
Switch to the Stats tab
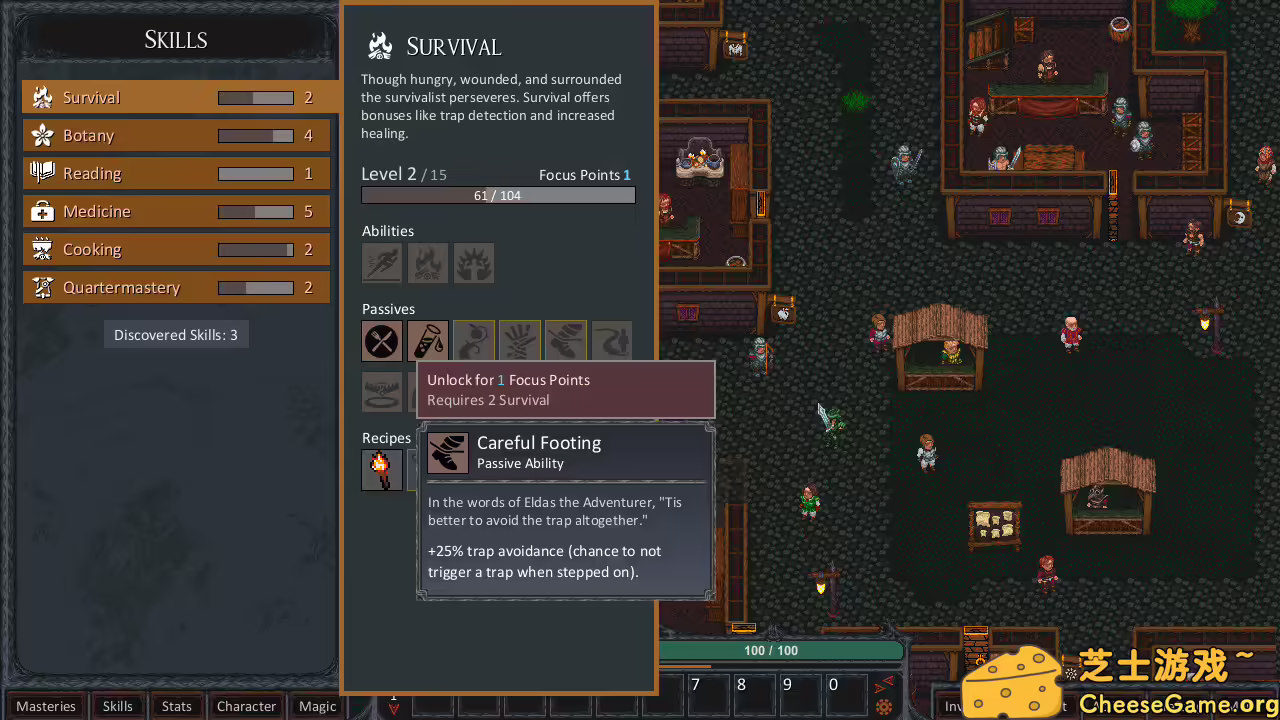[x=177, y=706]
